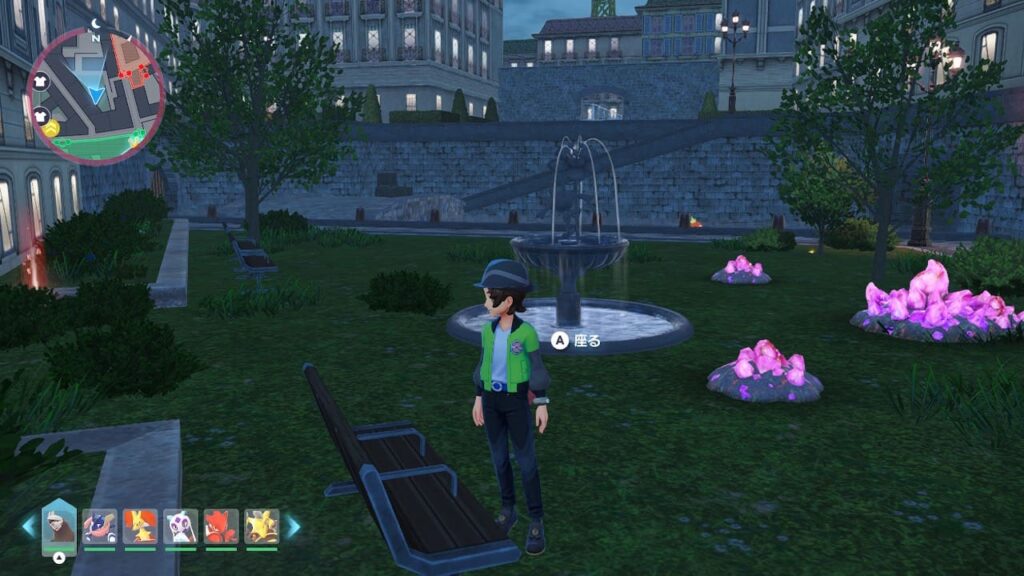Image resolution: width=1024 pixels, height=576 pixels.
Task: Pick the white and purple Pokémon slot
Action: (181, 526)
